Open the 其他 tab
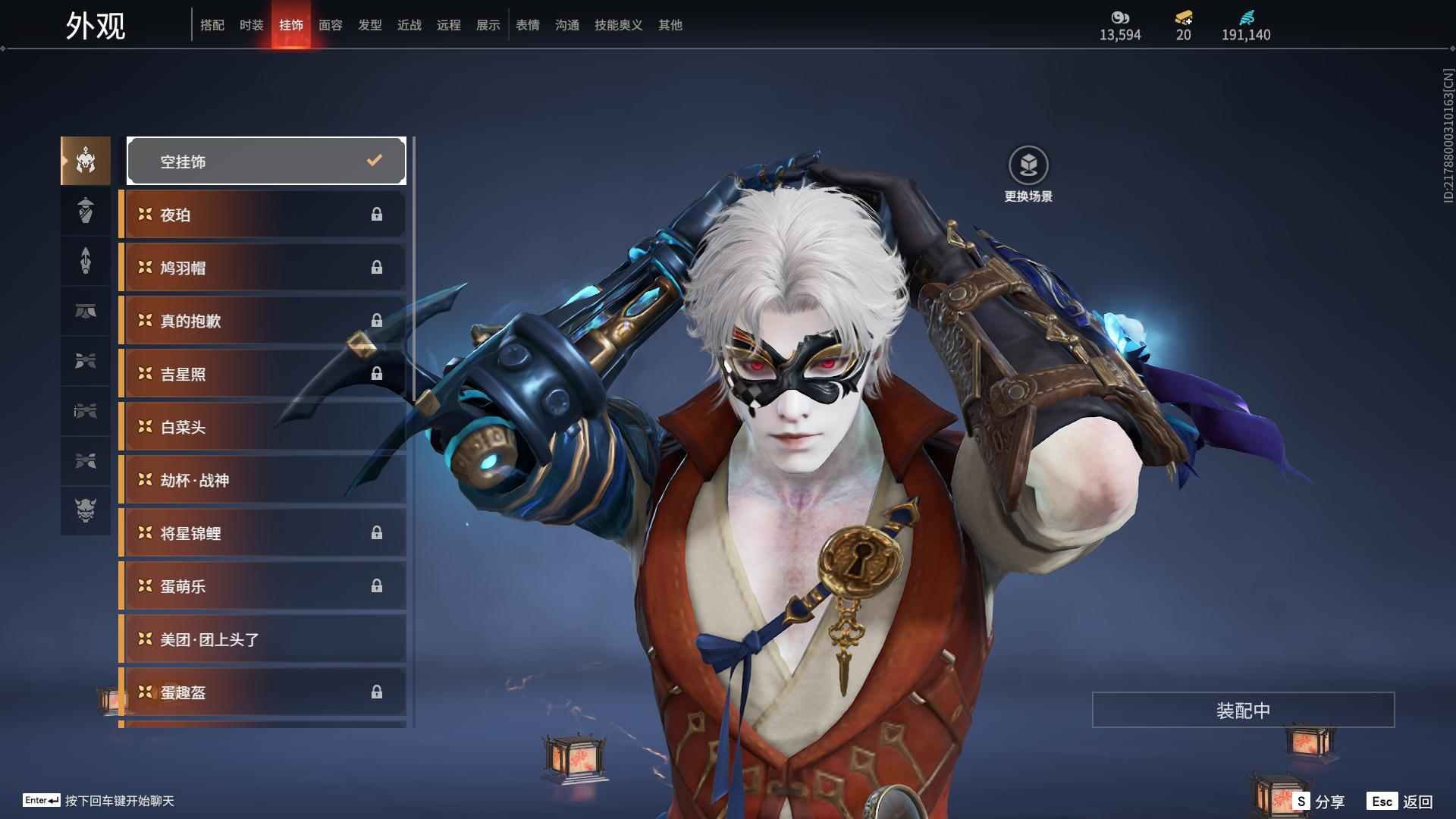1456x819 pixels. pos(670,25)
